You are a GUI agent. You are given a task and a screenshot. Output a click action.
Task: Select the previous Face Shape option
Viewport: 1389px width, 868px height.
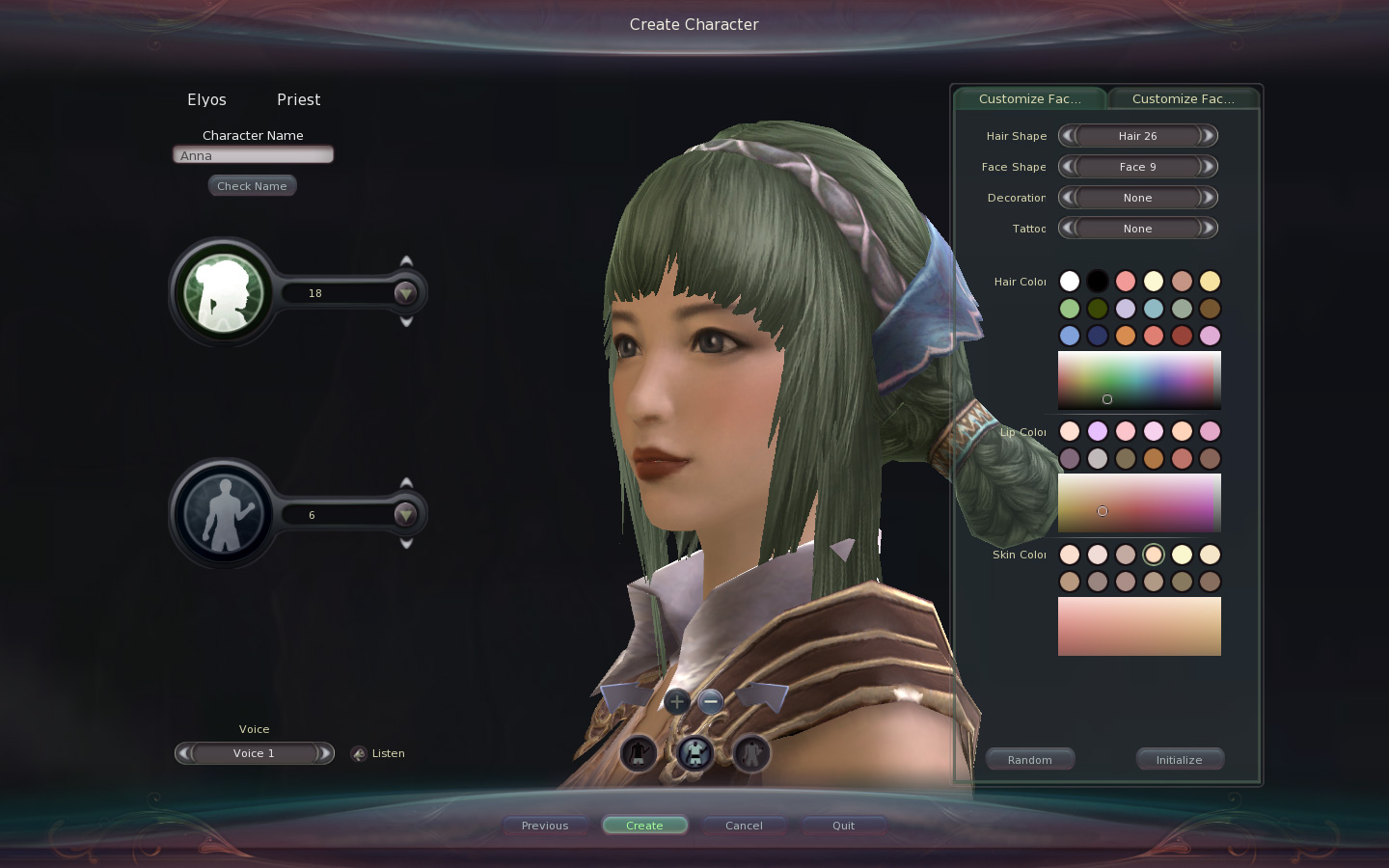[x=1068, y=167]
